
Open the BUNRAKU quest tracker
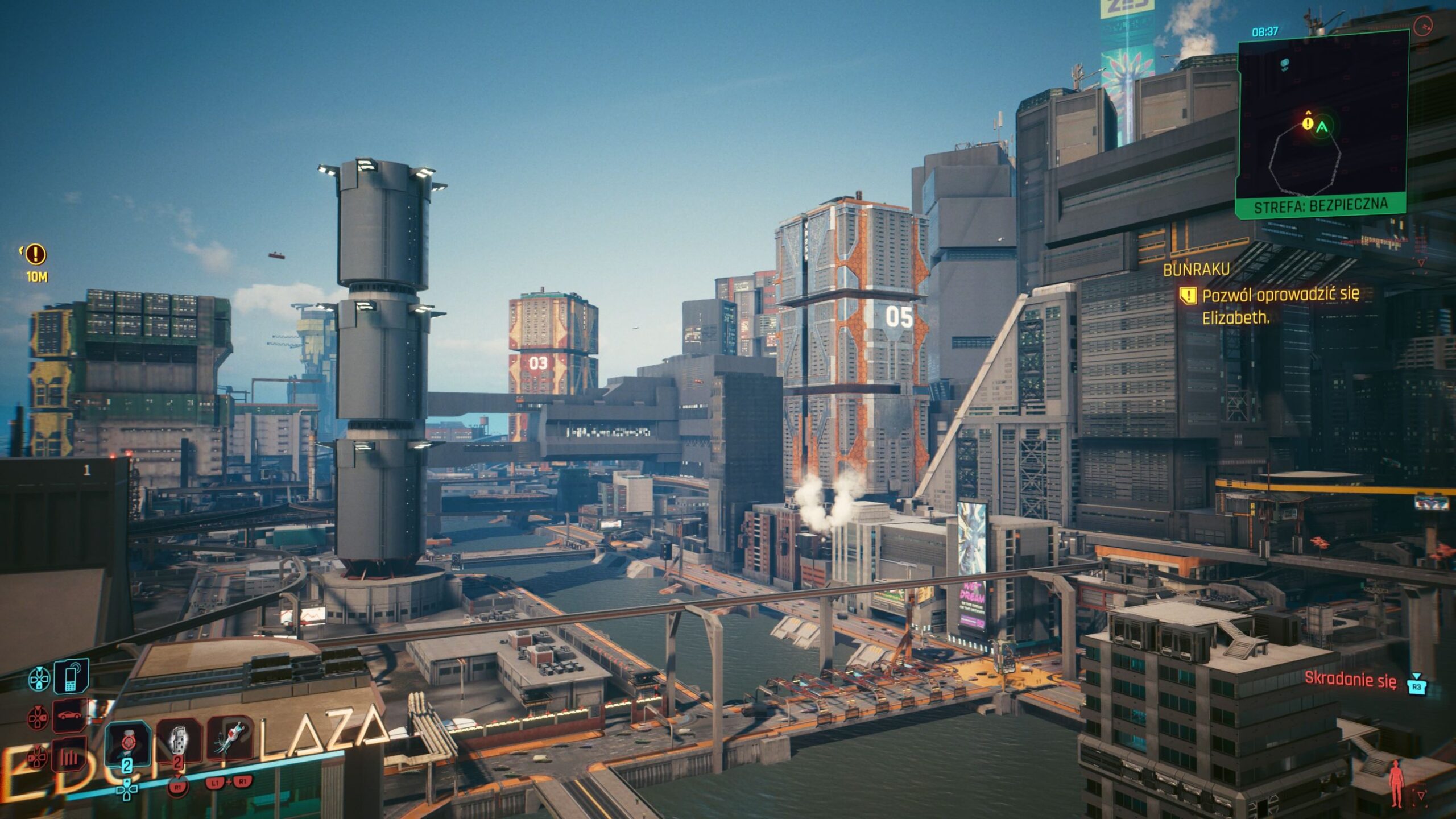click(x=1197, y=270)
